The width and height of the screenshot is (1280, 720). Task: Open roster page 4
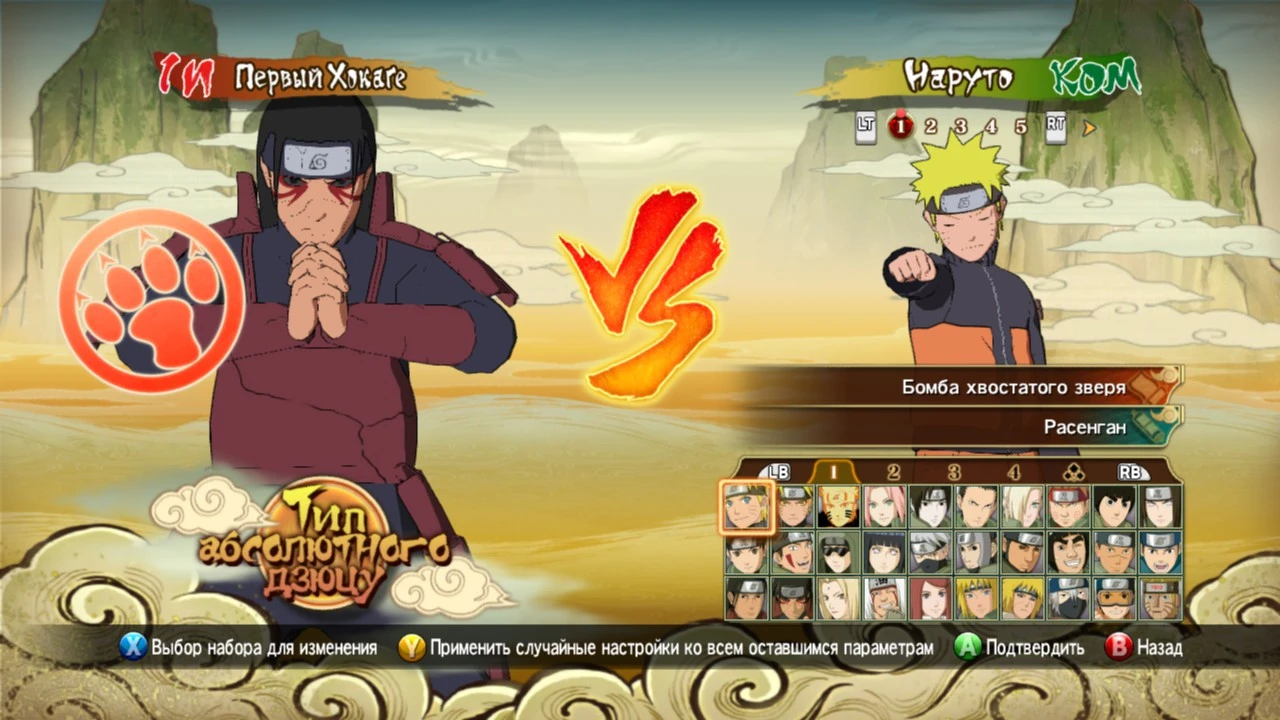click(x=1015, y=470)
